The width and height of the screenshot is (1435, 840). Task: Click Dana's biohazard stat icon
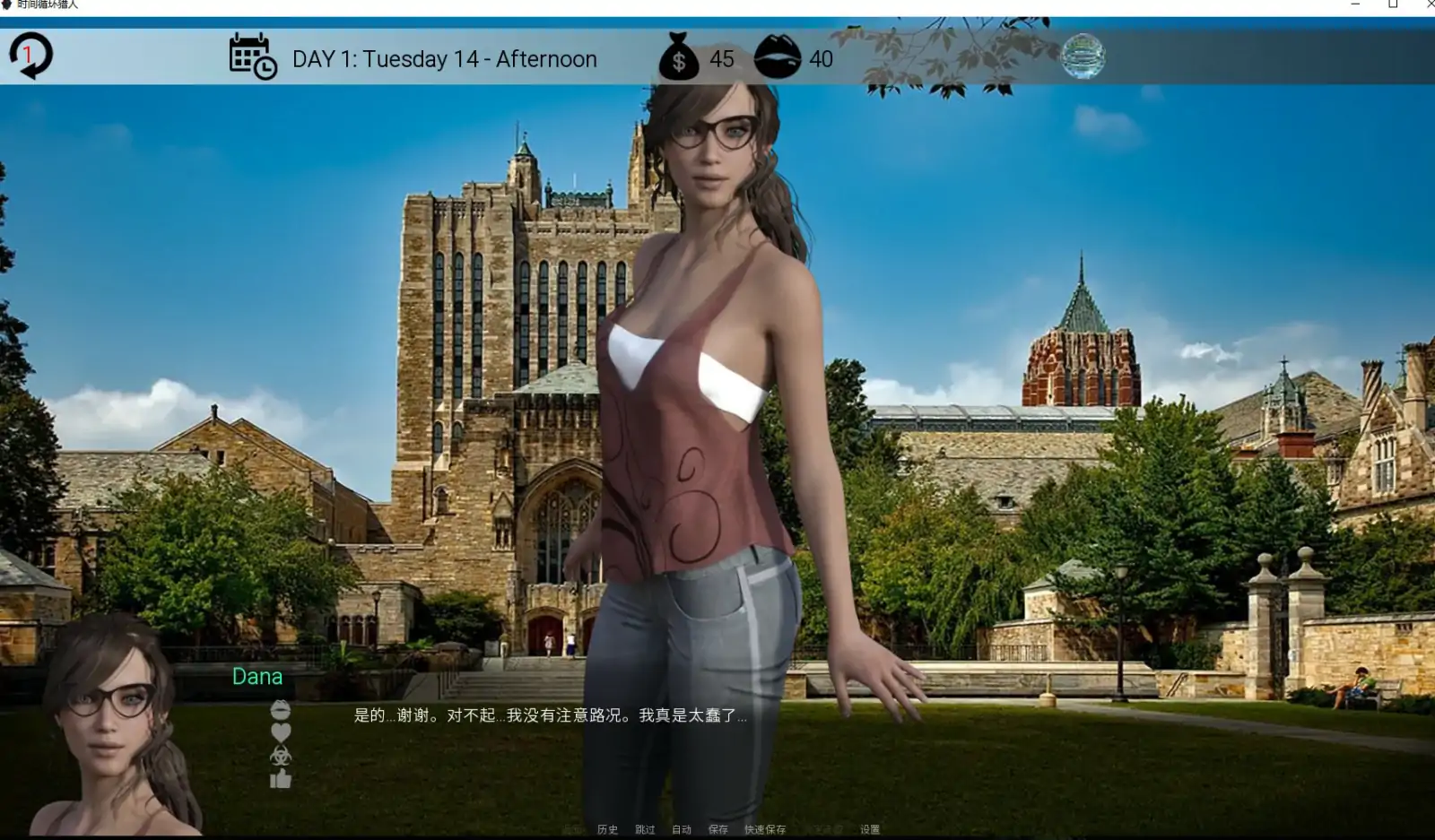[x=281, y=756]
